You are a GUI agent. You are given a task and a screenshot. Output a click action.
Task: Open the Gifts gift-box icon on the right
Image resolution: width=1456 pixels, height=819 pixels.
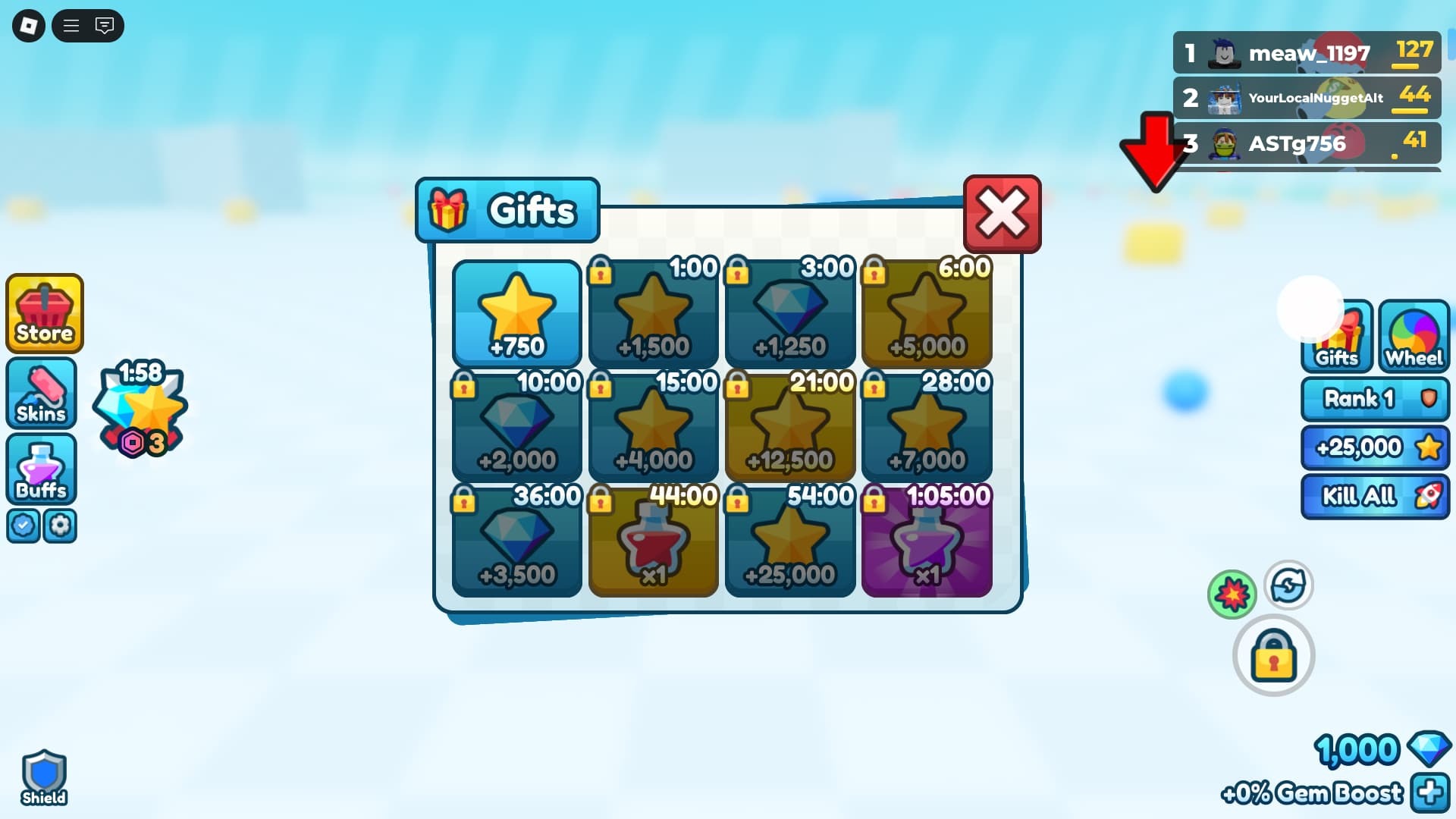point(1336,337)
